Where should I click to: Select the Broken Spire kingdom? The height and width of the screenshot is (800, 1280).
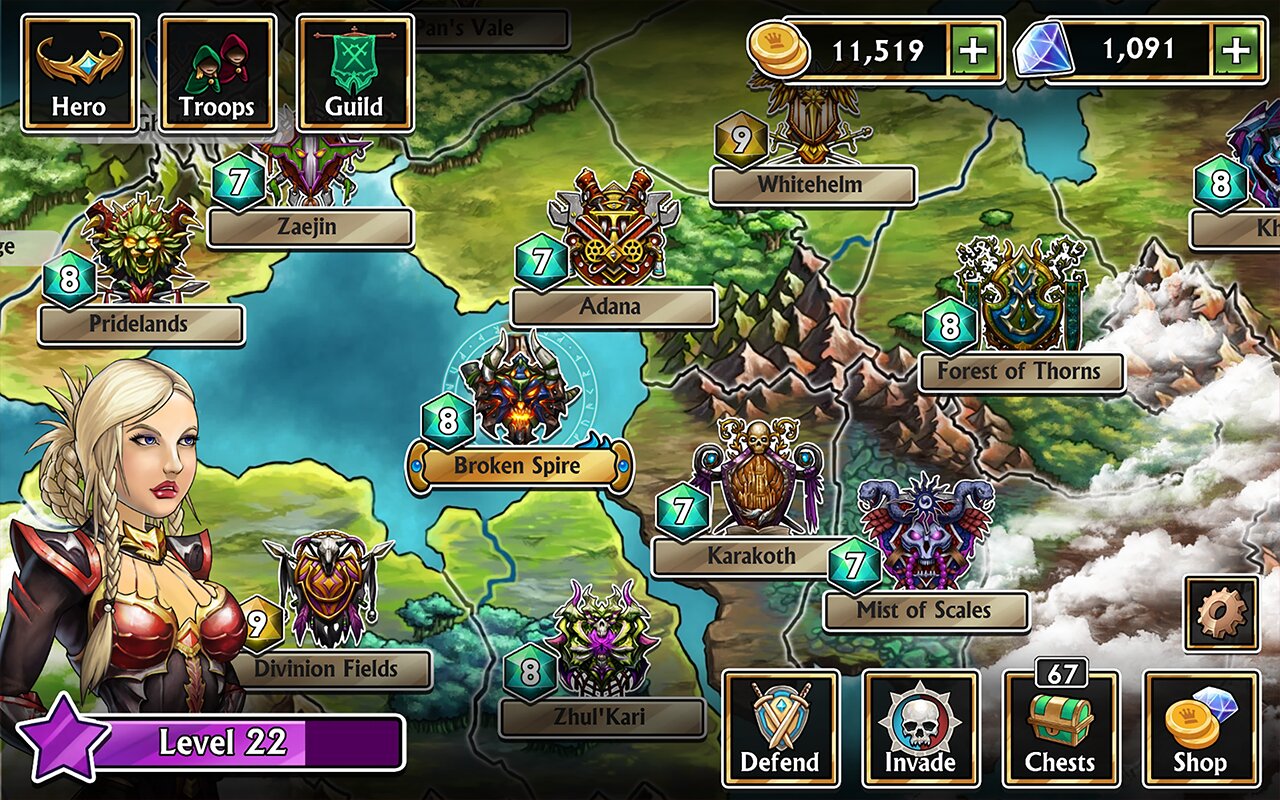(519, 464)
